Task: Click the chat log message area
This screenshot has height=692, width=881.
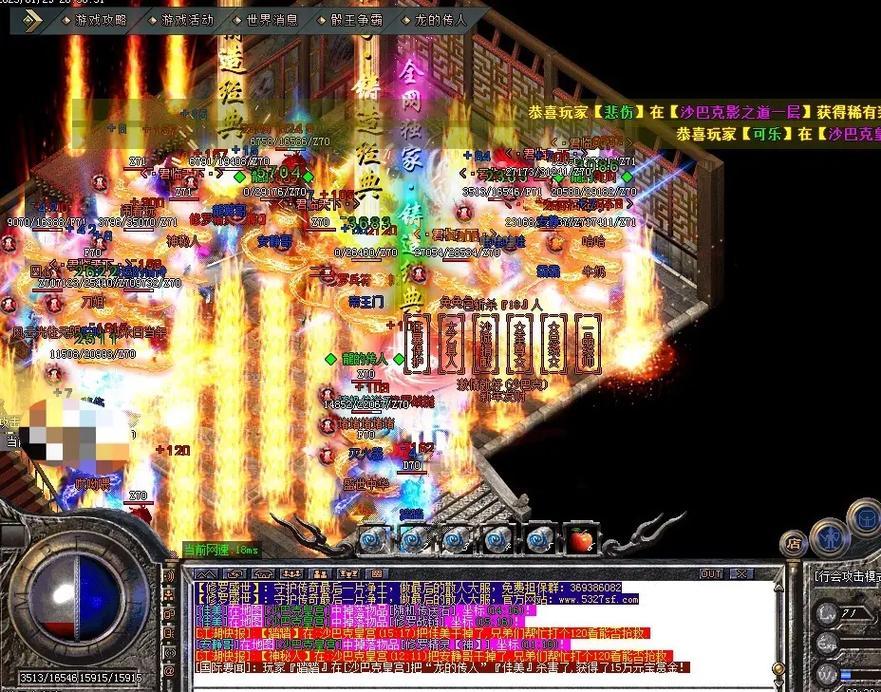Action: (x=480, y=630)
